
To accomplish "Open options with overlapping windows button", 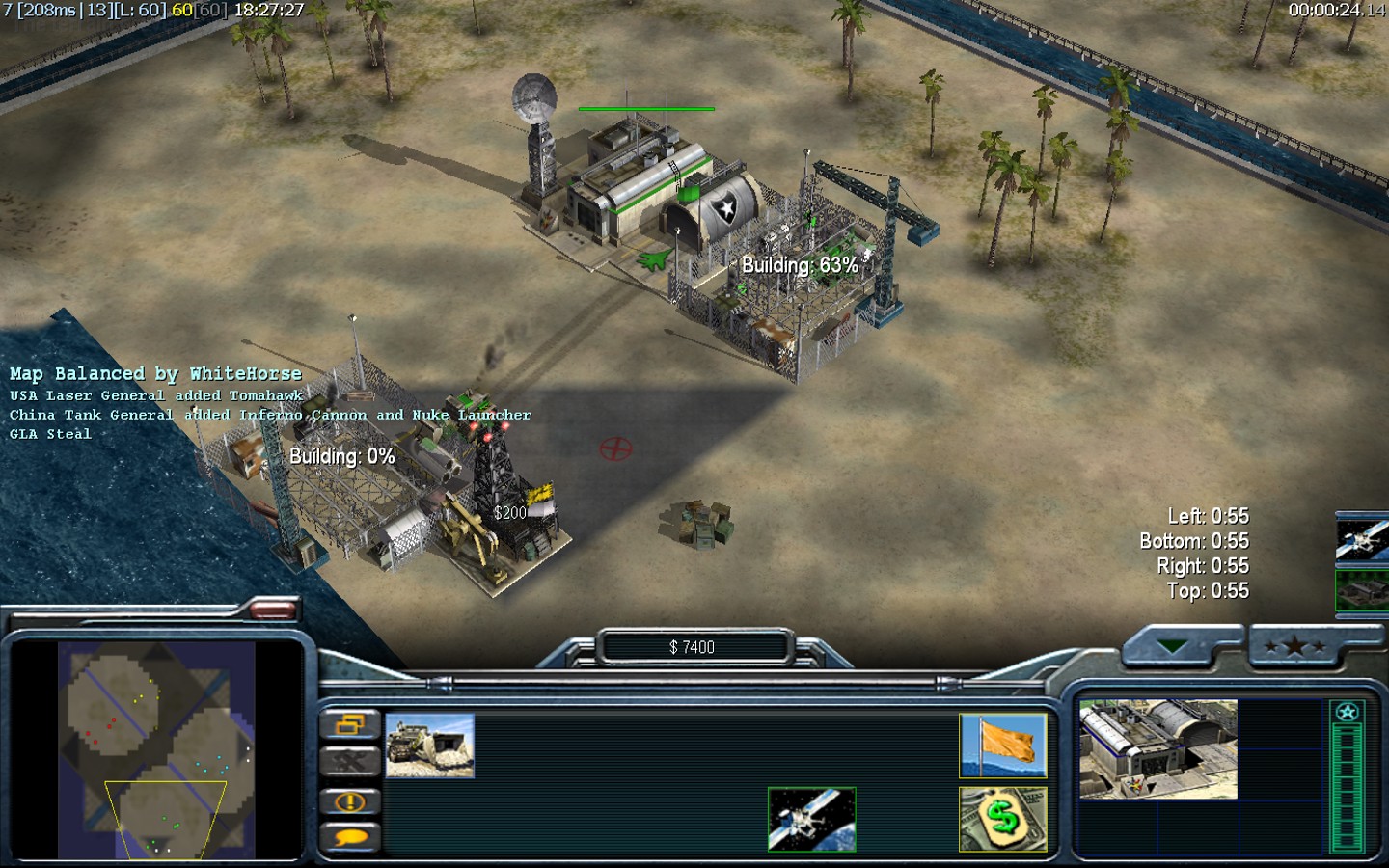I will click(349, 724).
